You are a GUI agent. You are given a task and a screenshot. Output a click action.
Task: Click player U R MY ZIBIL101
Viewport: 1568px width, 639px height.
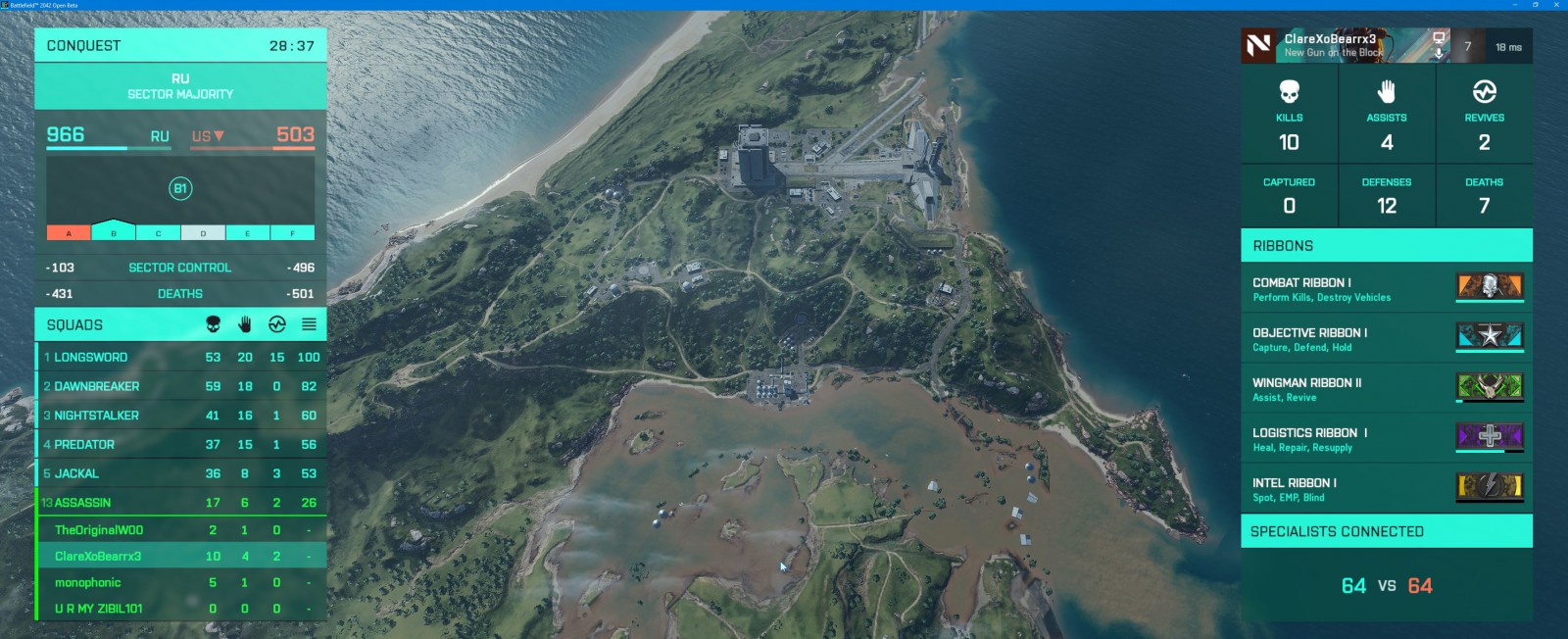pos(180,609)
